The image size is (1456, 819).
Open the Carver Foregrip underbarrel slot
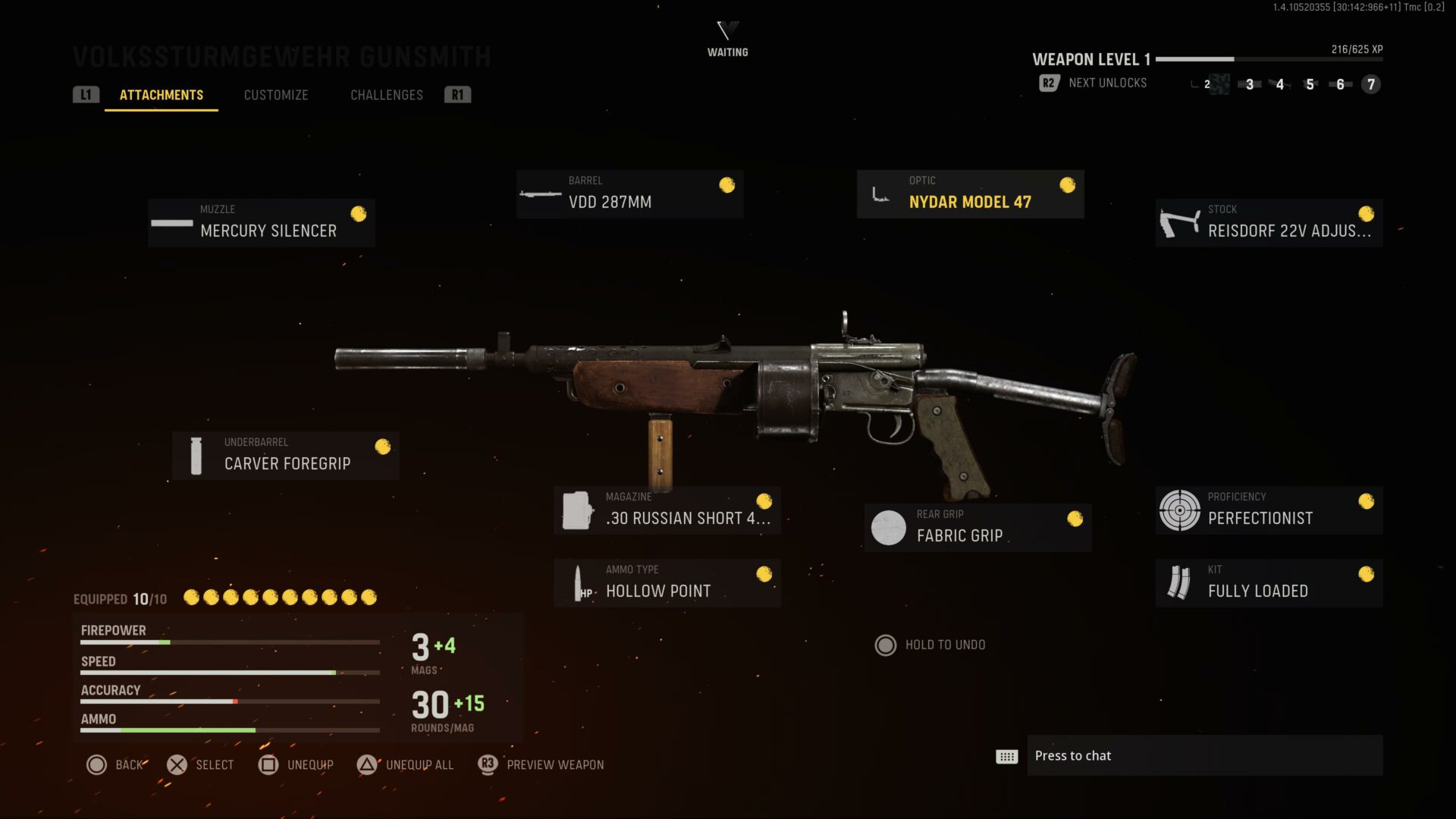pos(286,456)
